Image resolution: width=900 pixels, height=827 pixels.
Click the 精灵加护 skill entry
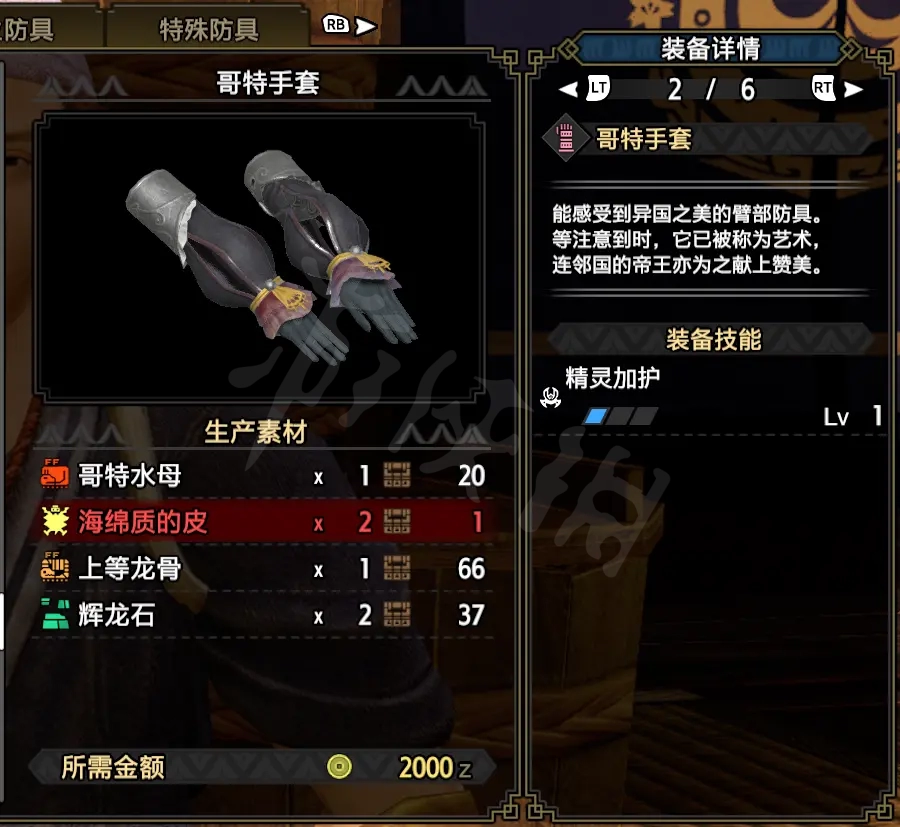tap(613, 379)
